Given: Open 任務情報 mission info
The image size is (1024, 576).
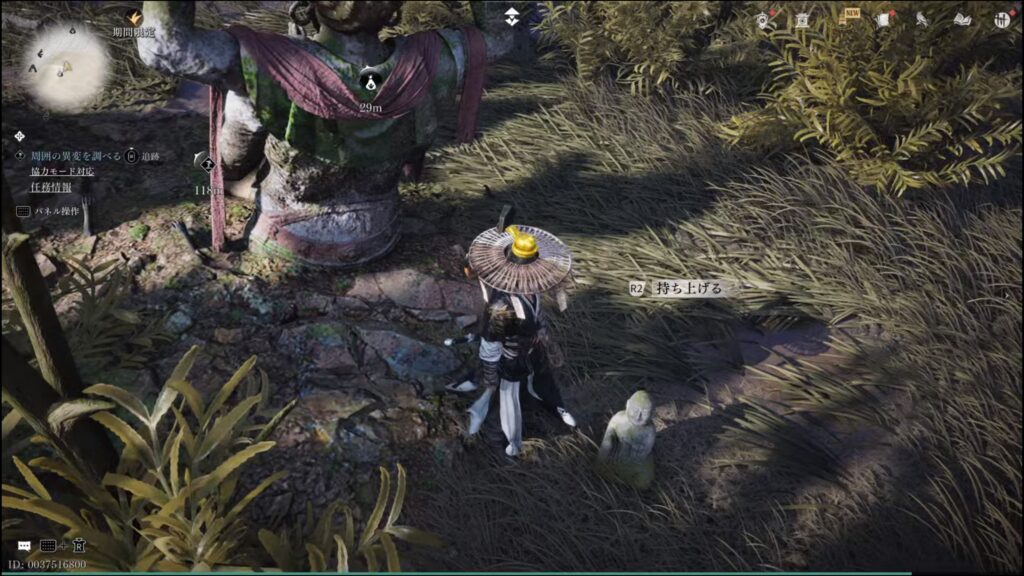Looking at the screenshot, I should point(50,186).
